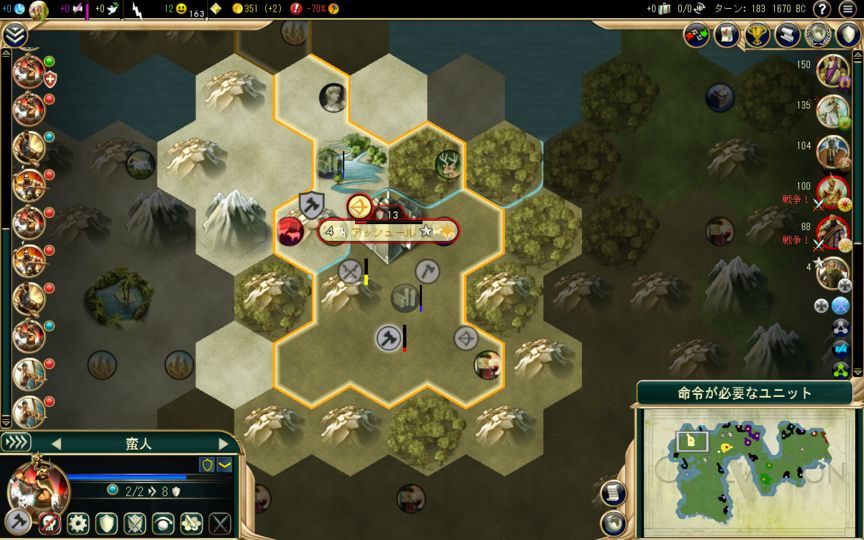This screenshot has width=864, height=540.
Task: Select the previous unit arrow
Action: pyautogui.click(x=56, y=443)
